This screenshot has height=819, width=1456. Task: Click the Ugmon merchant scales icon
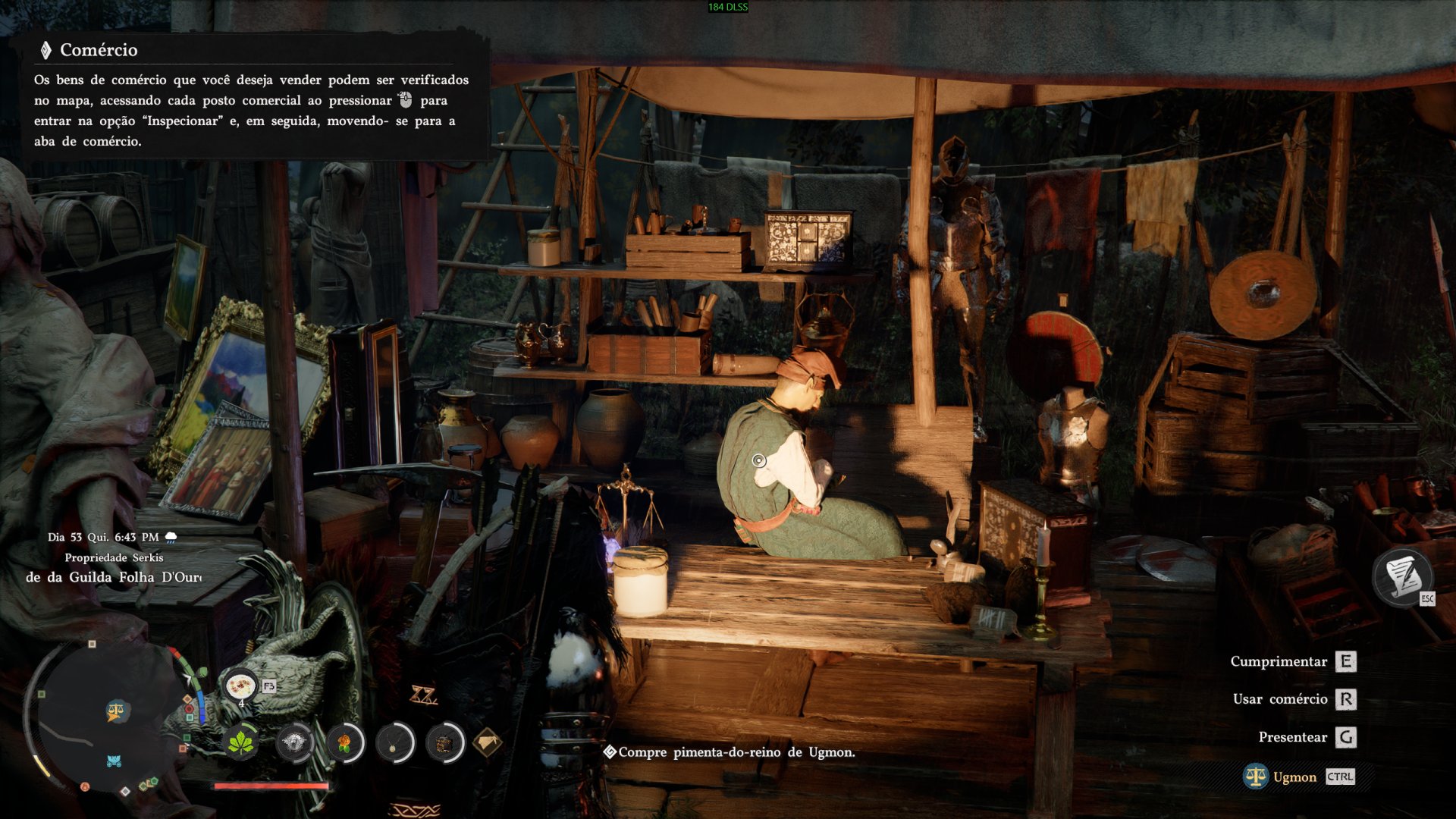(x=1255, y=777)
